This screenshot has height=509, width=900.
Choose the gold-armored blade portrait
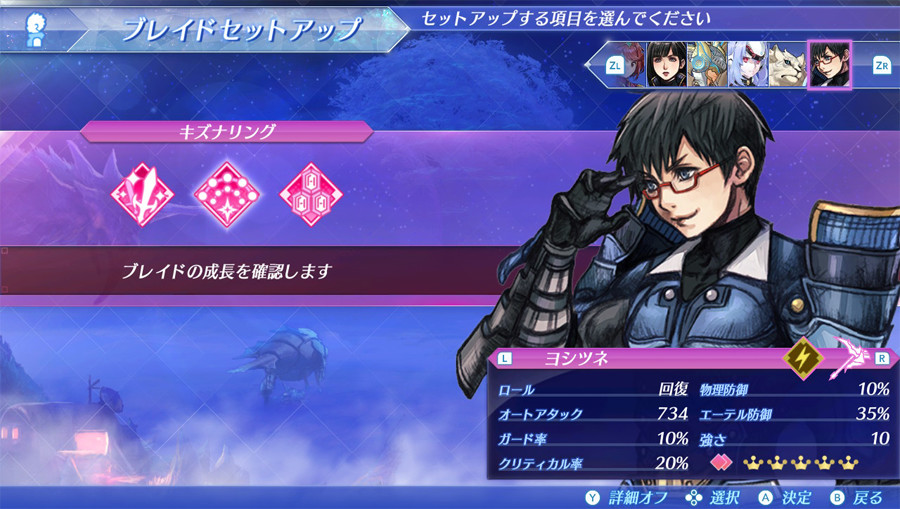[707, 64]
